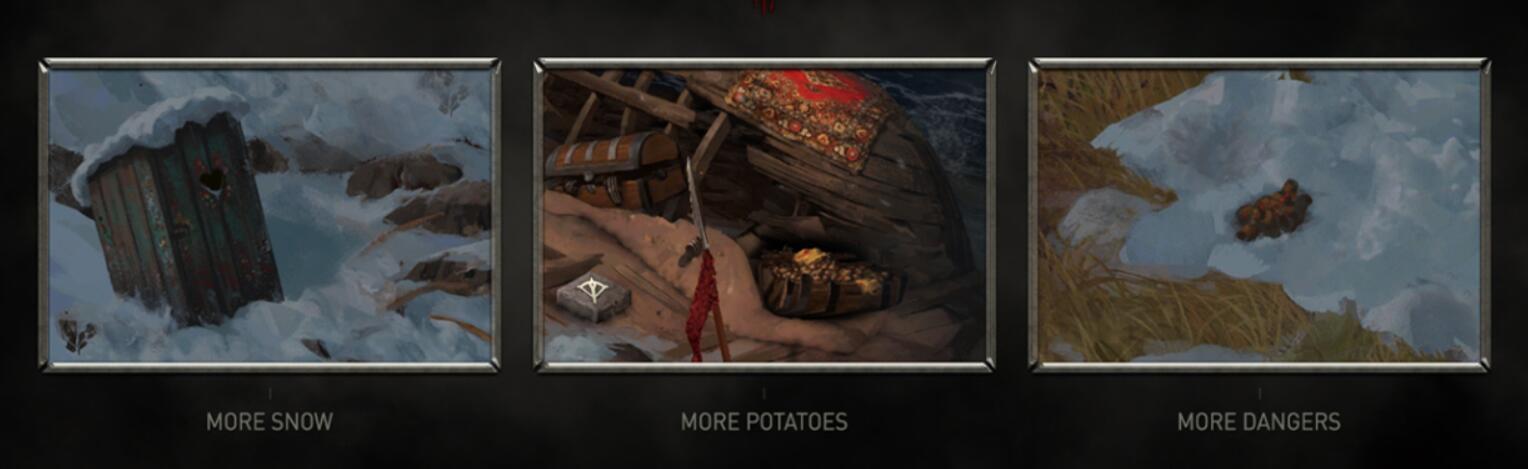The width and height of the screenshot is (1528, 469).
Task: Open the shipwreck treasure chest thumbnail
Action: 764,215
